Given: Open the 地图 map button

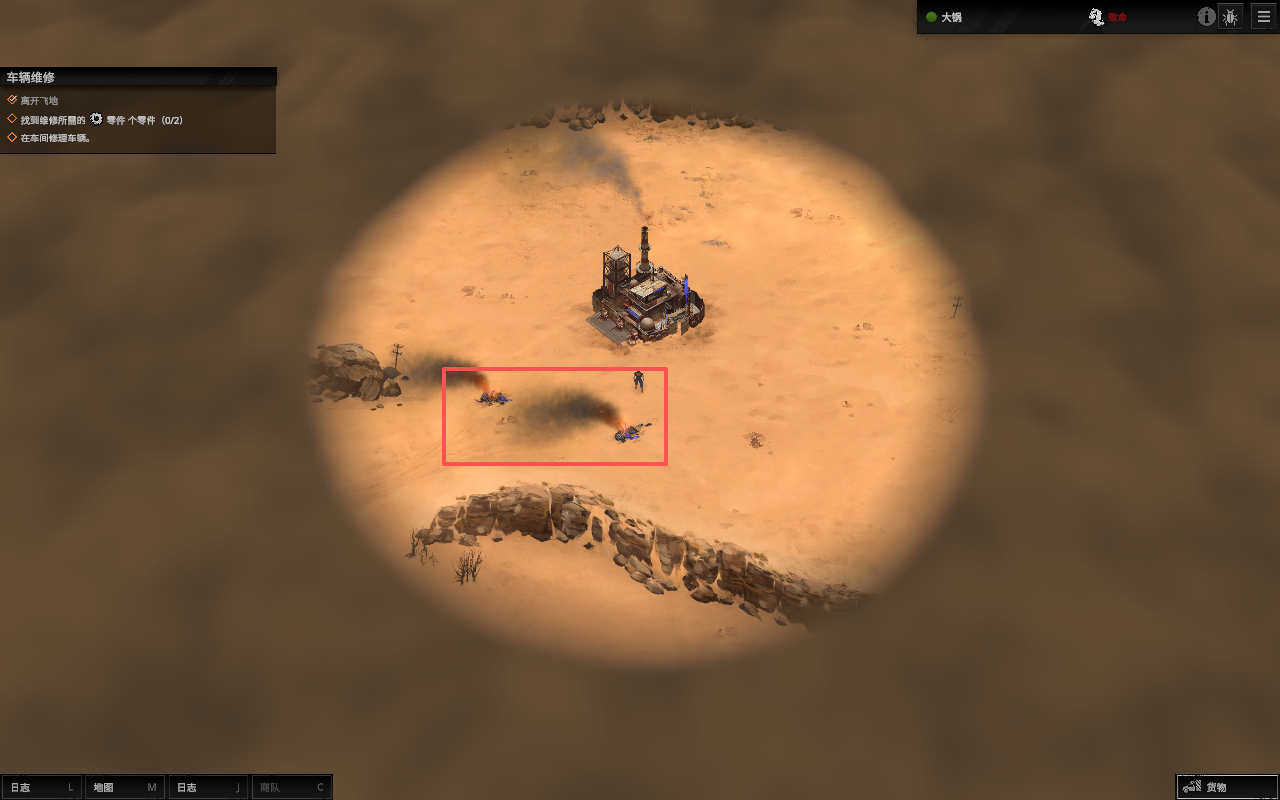Looking at the screenshot, I should (x=124, y=787).
